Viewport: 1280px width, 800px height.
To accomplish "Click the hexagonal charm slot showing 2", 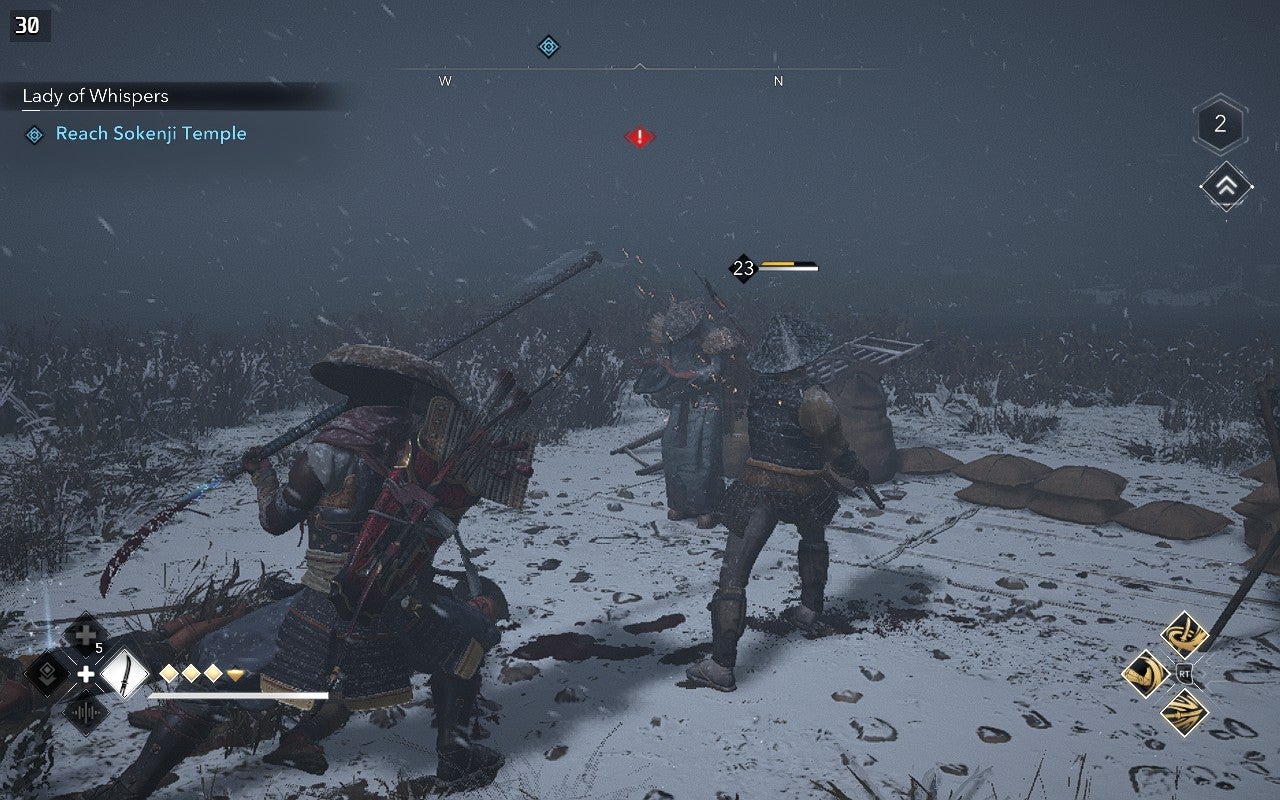I will click(1219, 125).
